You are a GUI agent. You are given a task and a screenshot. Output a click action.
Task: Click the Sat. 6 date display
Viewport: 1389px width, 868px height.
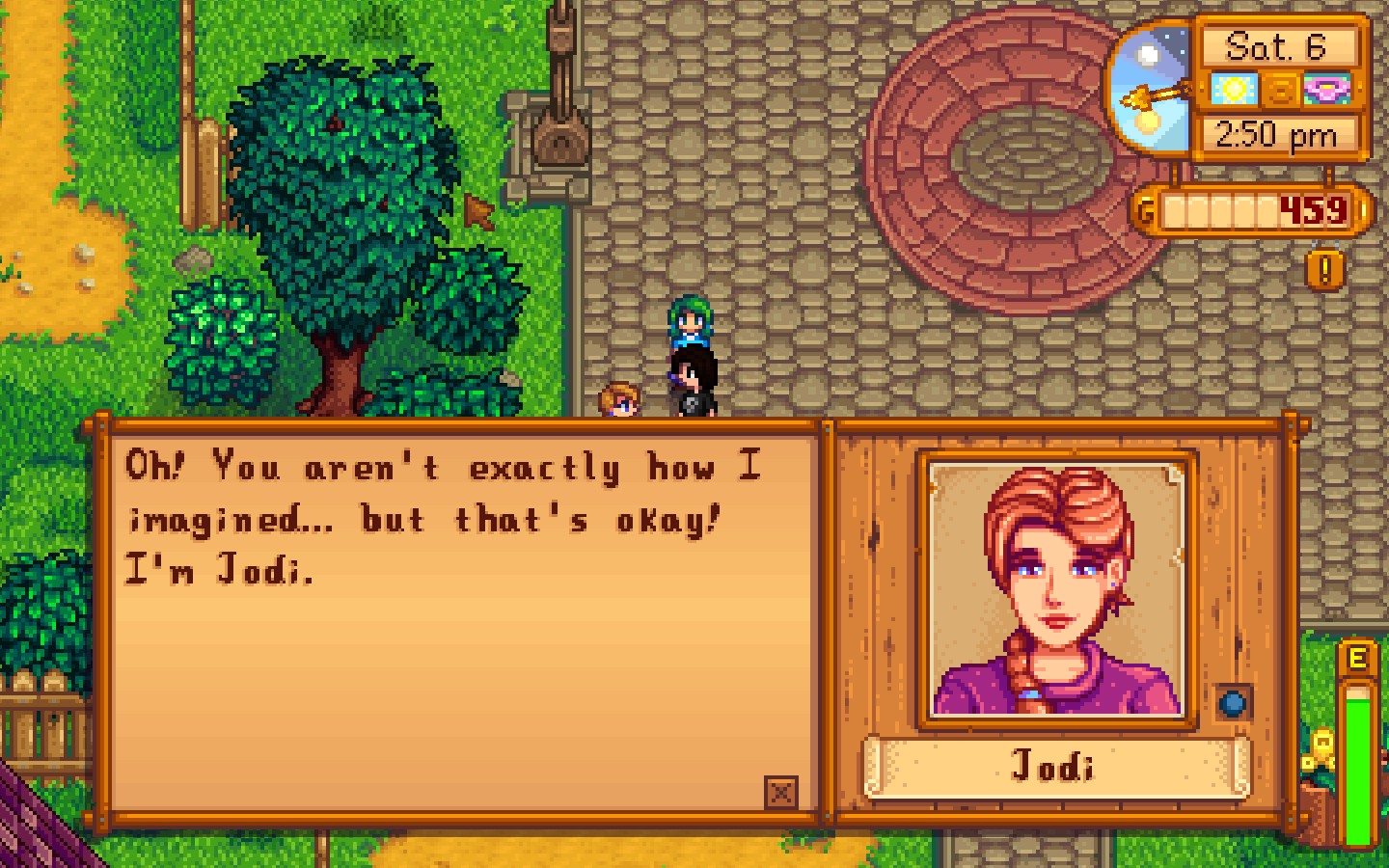1276,44
